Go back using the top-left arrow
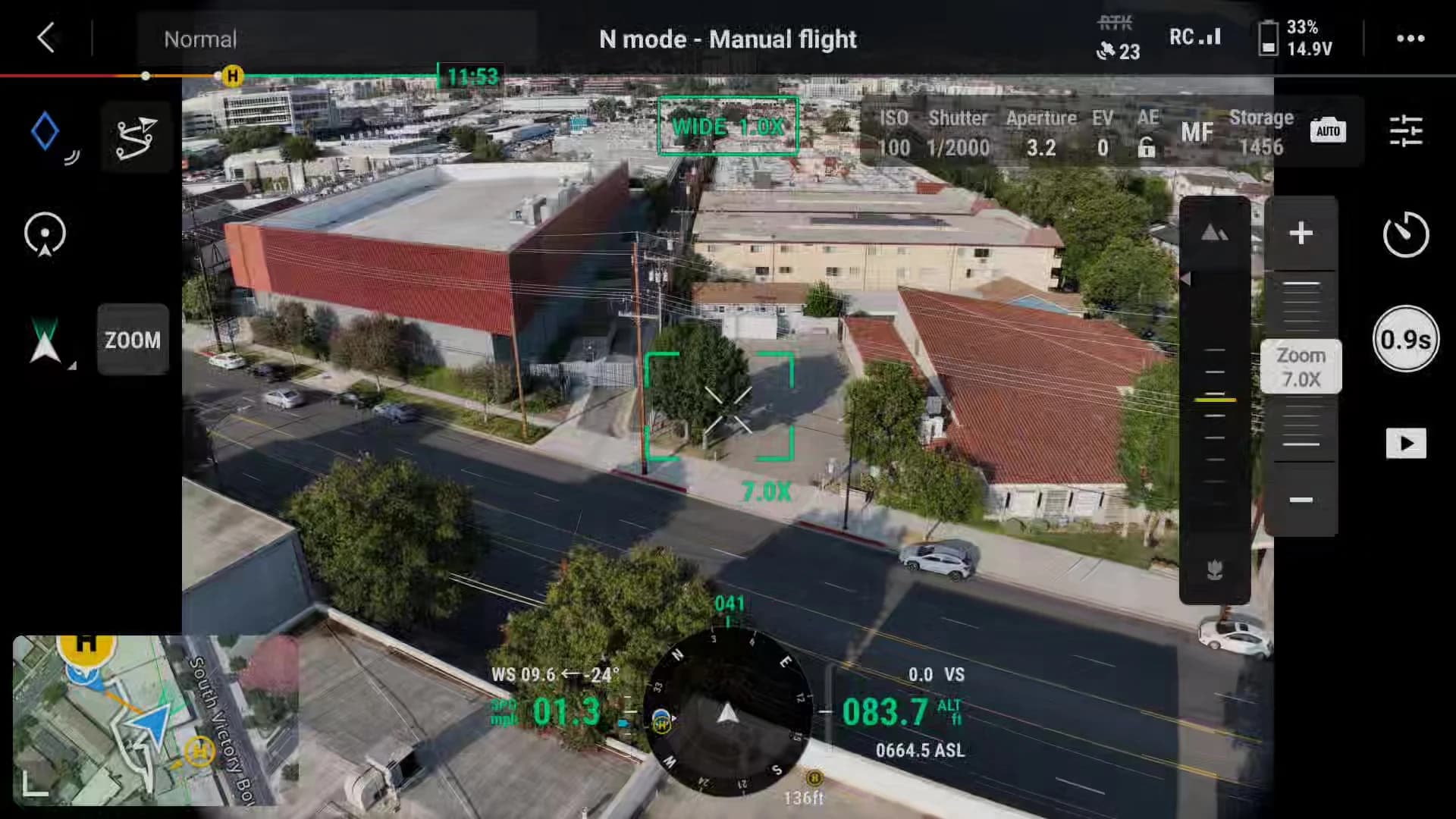The height and width of the screenshot is (819, 1456). point(46,37)
